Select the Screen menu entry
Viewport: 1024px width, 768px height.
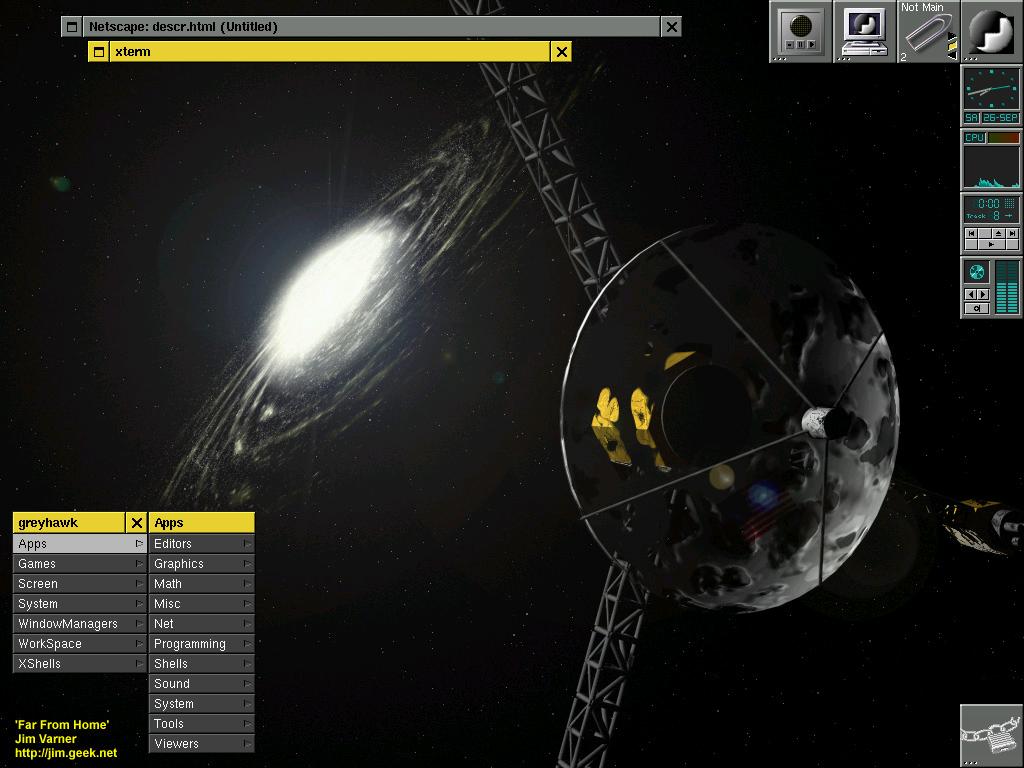click(79, 584)
